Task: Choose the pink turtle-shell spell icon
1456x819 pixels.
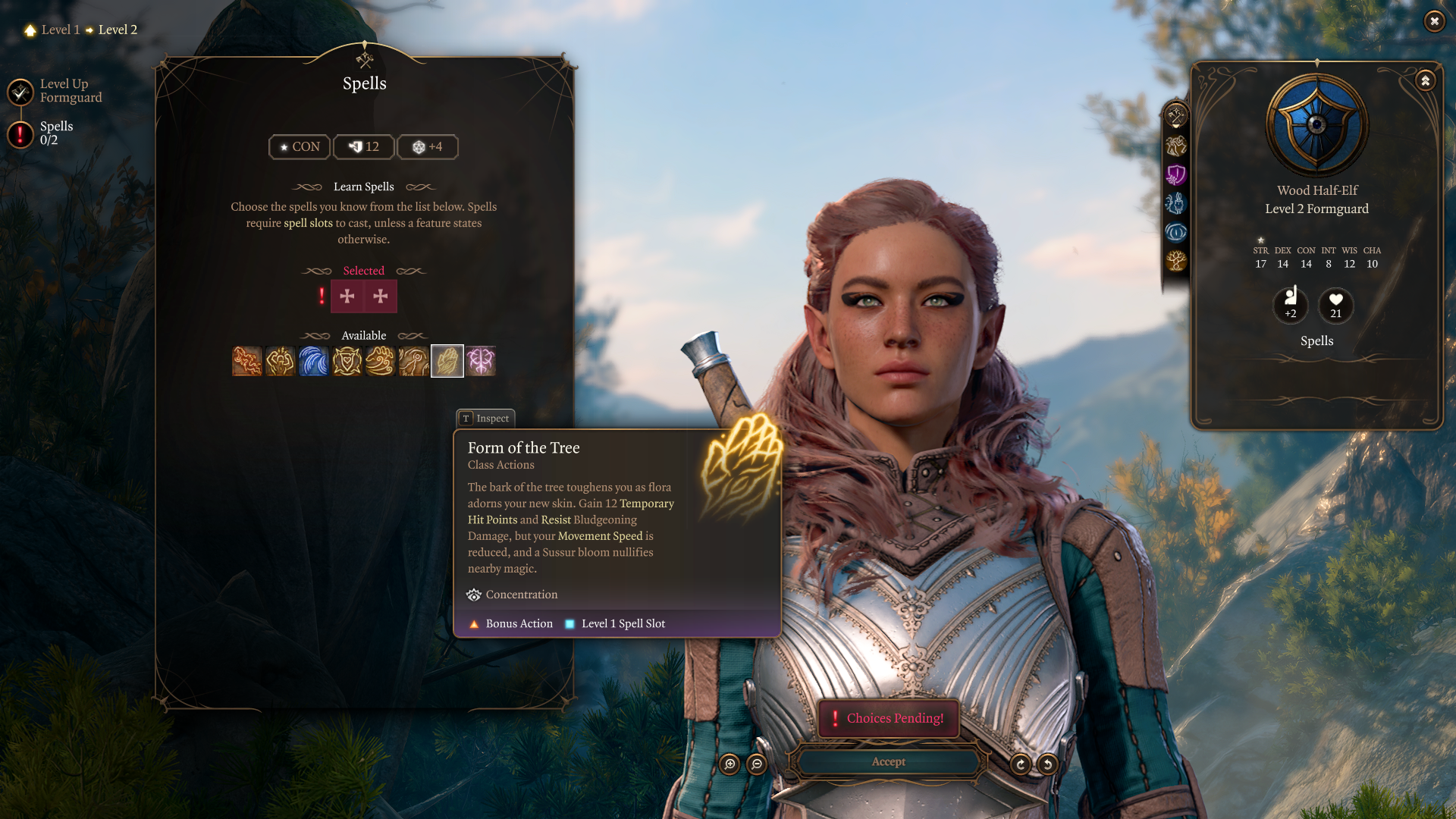Action: tap(481, 361)
